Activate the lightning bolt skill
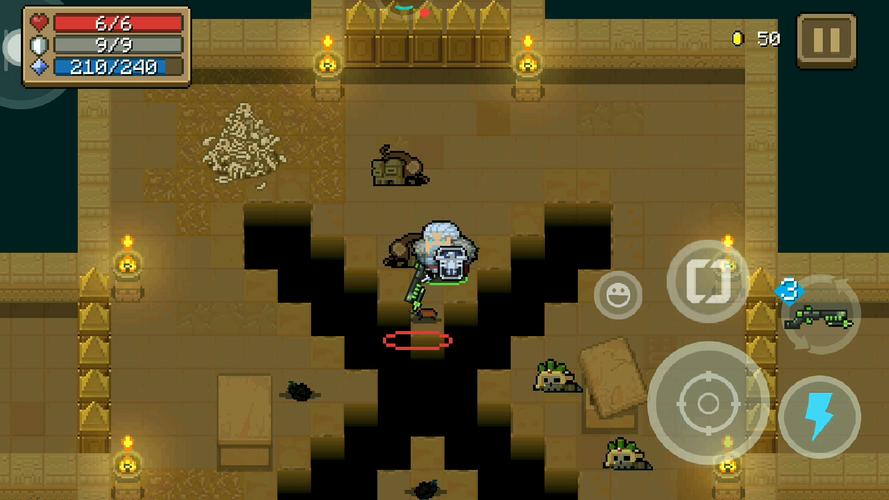Viewport: 889px width, 500px height. point(819,417)
